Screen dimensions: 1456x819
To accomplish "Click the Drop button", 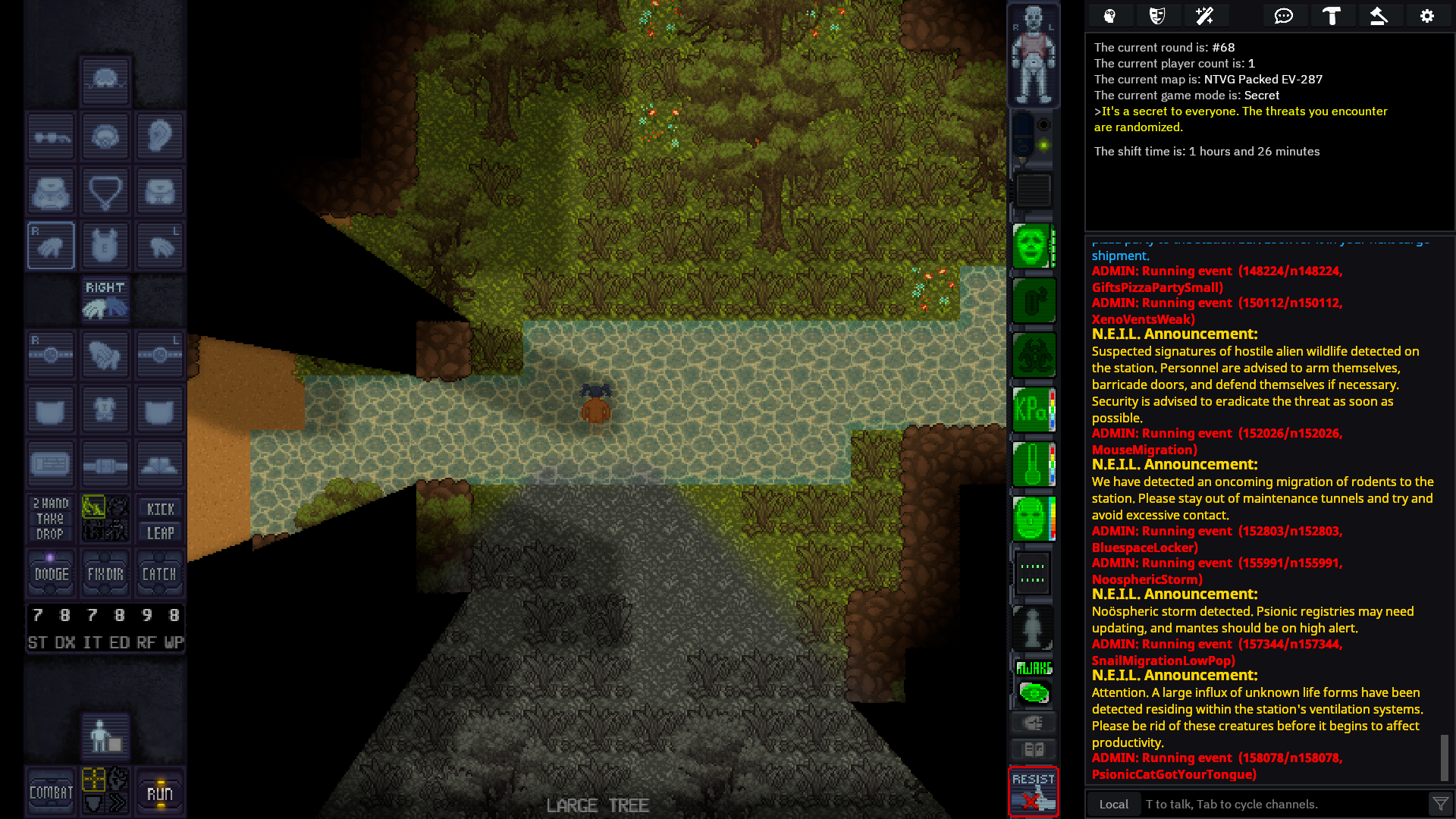I will pos(50,535).
